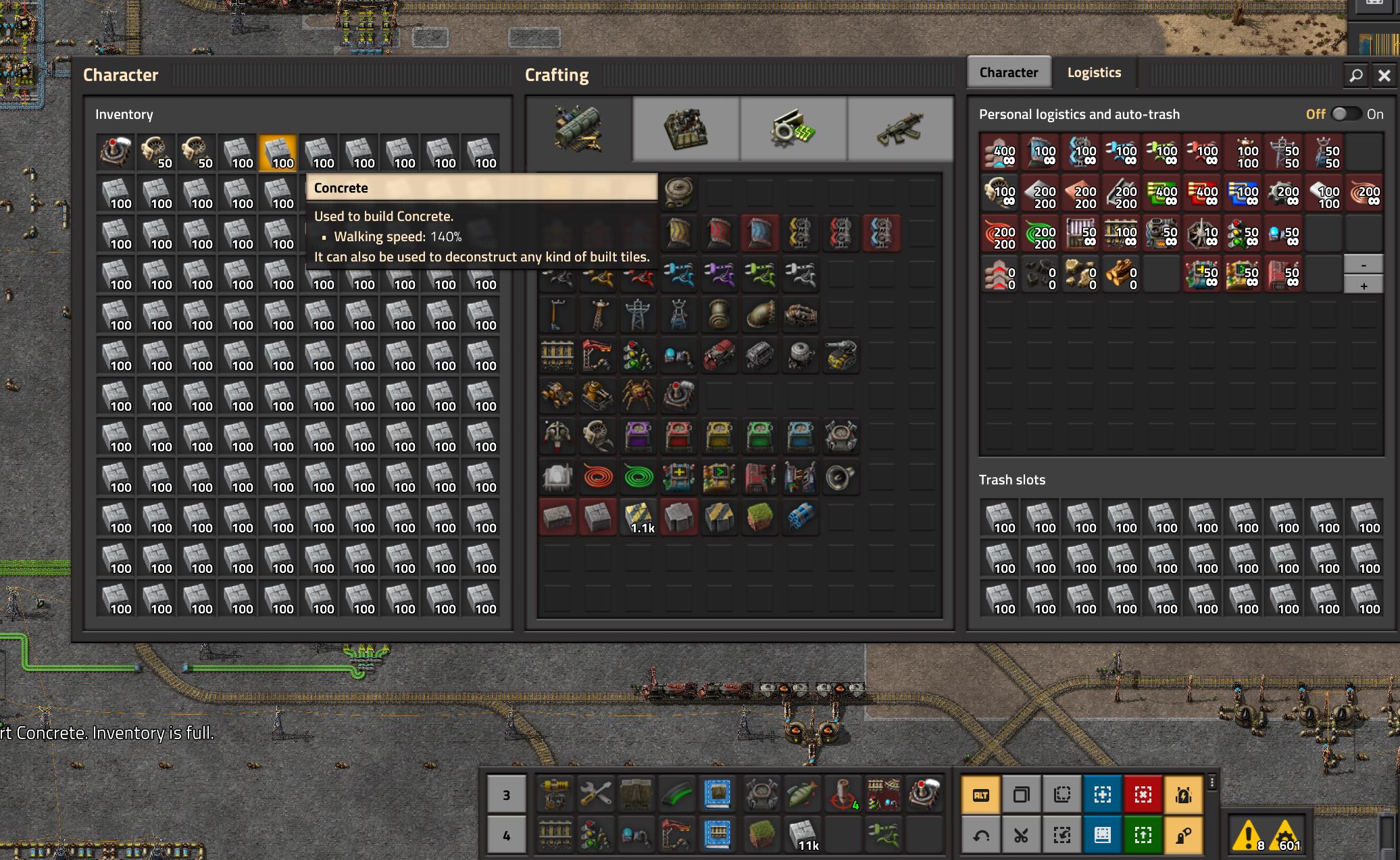Craft a spidertron from the crafting grid

639,397
